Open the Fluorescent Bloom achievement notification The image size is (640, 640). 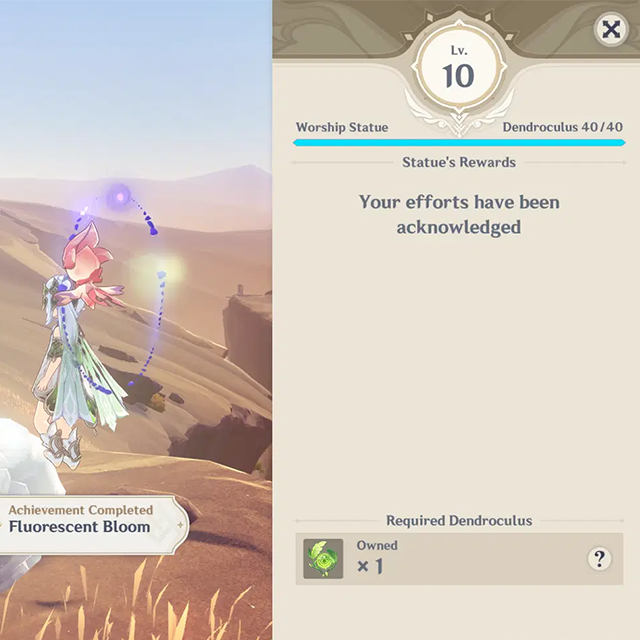(x=85, y=520)
